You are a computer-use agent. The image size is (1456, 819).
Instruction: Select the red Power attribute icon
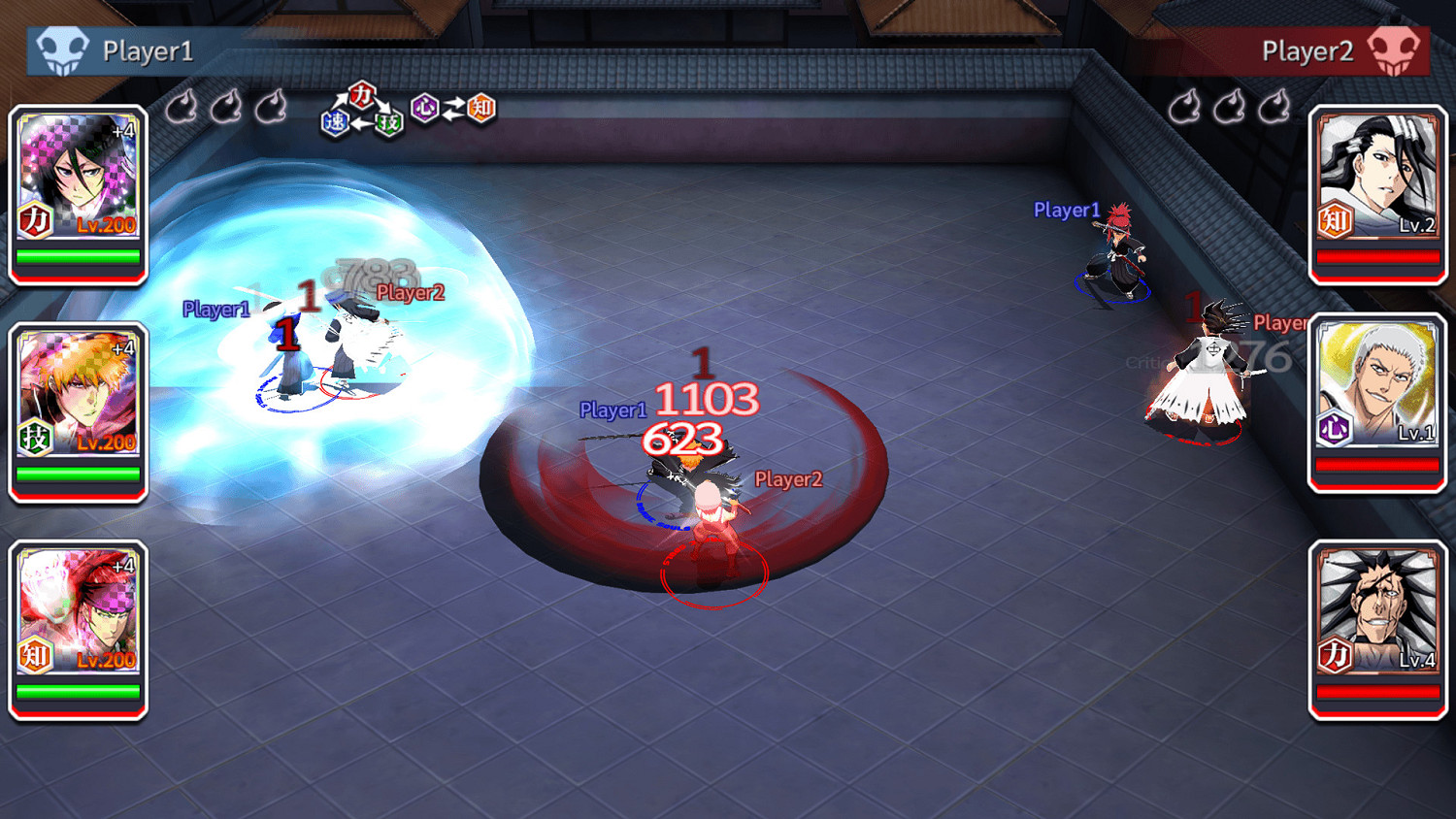(x=362, y=95)
